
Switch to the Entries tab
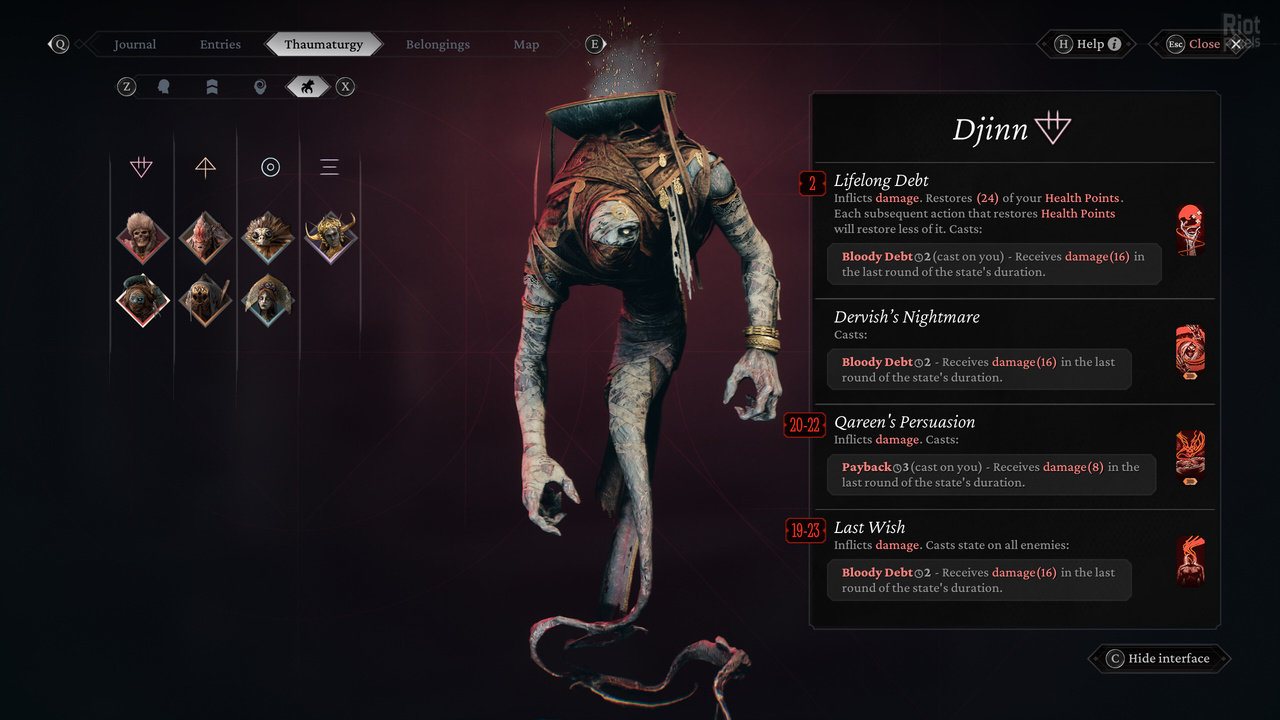click(x=220, y=44)
